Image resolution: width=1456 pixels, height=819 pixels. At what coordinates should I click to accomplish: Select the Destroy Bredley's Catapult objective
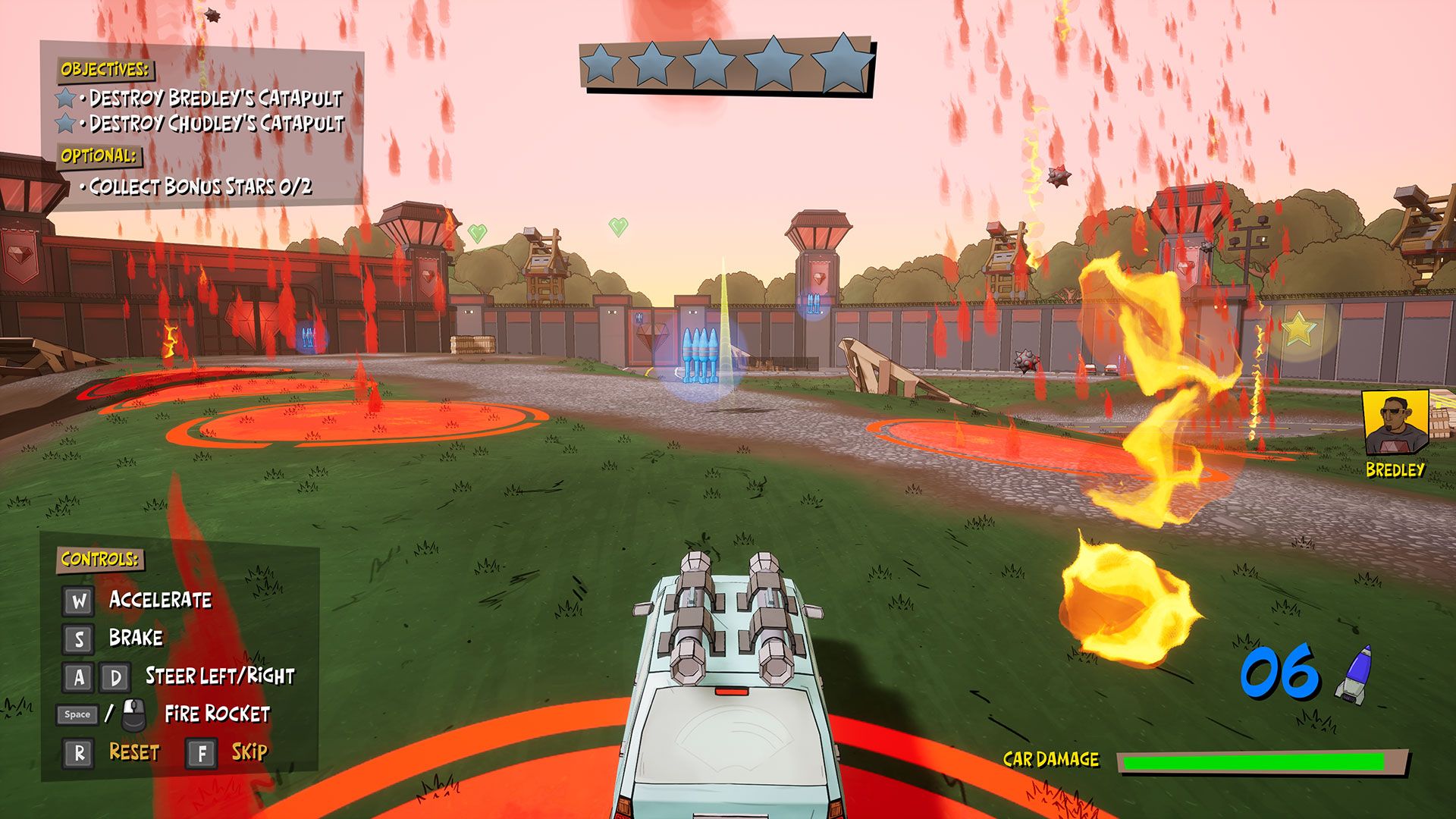[x=215, y=98]
